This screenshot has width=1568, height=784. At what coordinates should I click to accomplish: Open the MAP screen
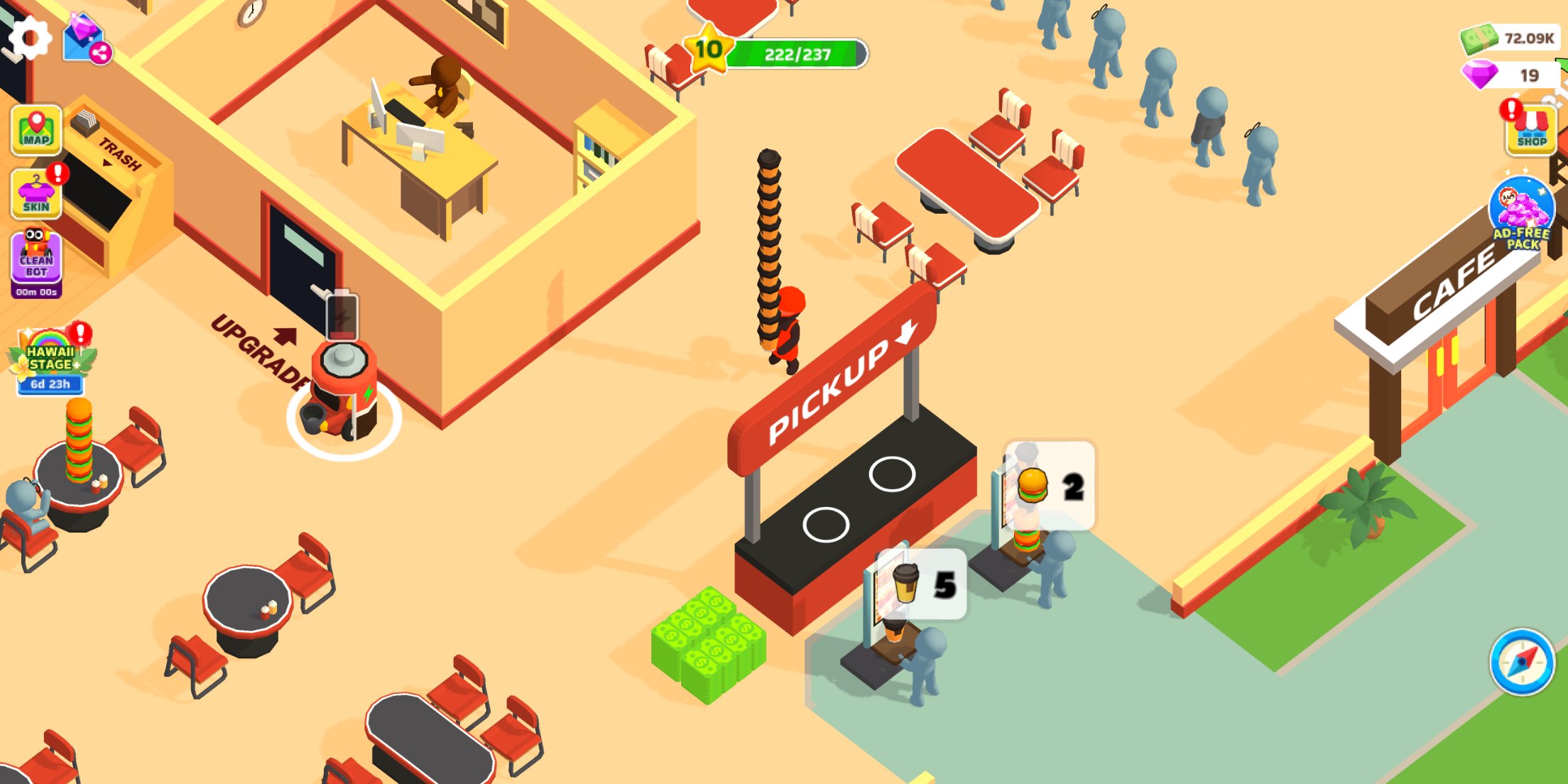(36, 129)
